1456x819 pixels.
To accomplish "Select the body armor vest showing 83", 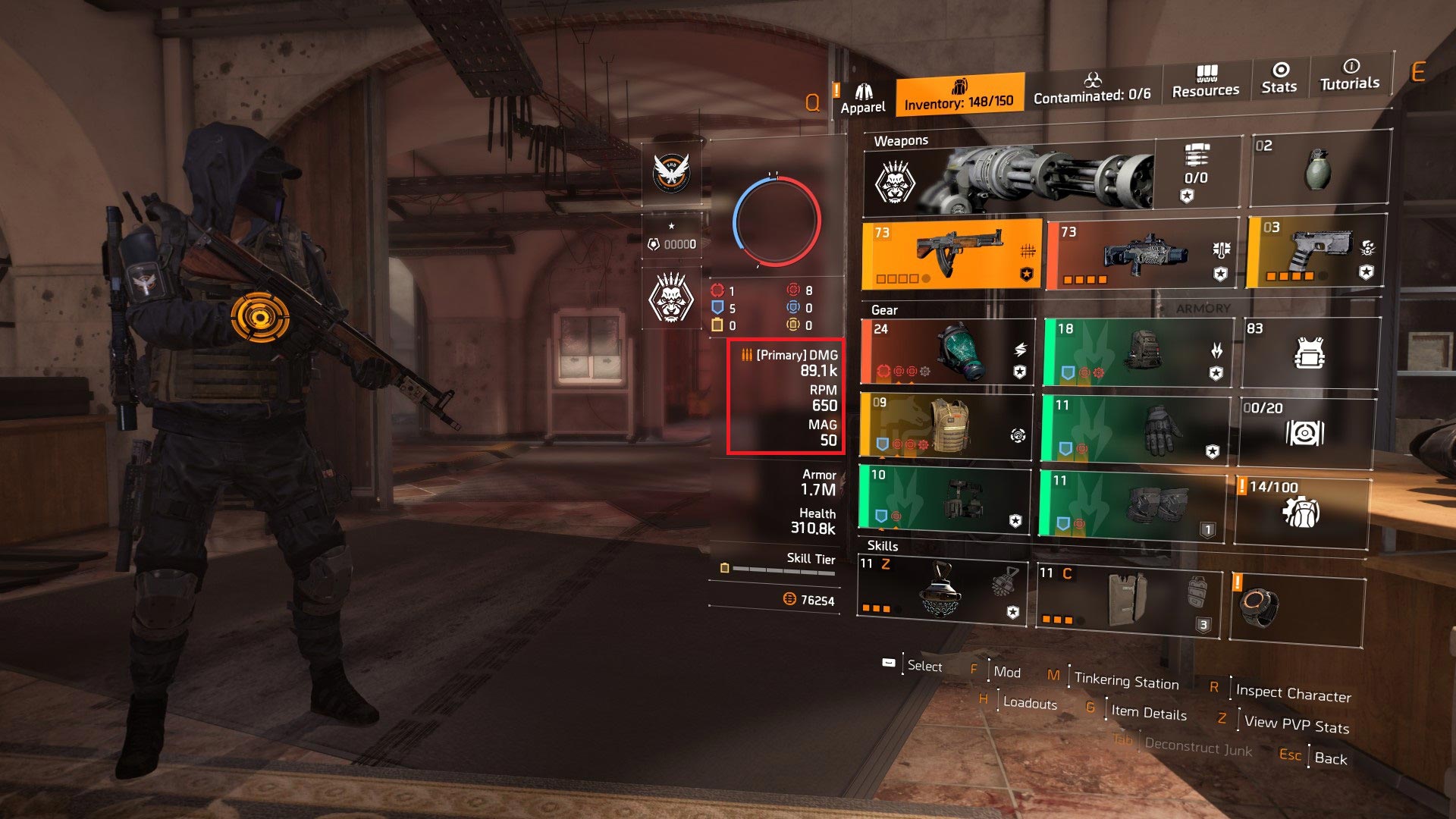I will 1312,353.
